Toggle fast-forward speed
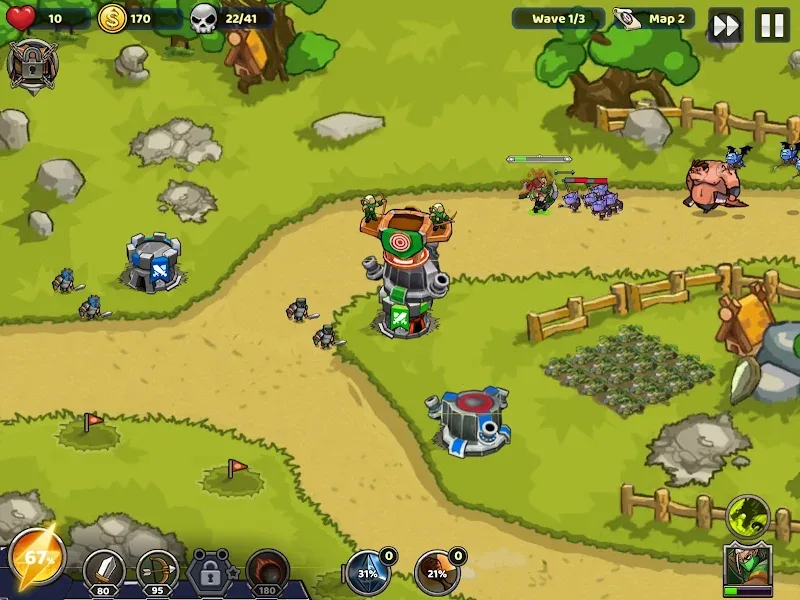Viewport: 800px width, 600px height. click(726, 25)
